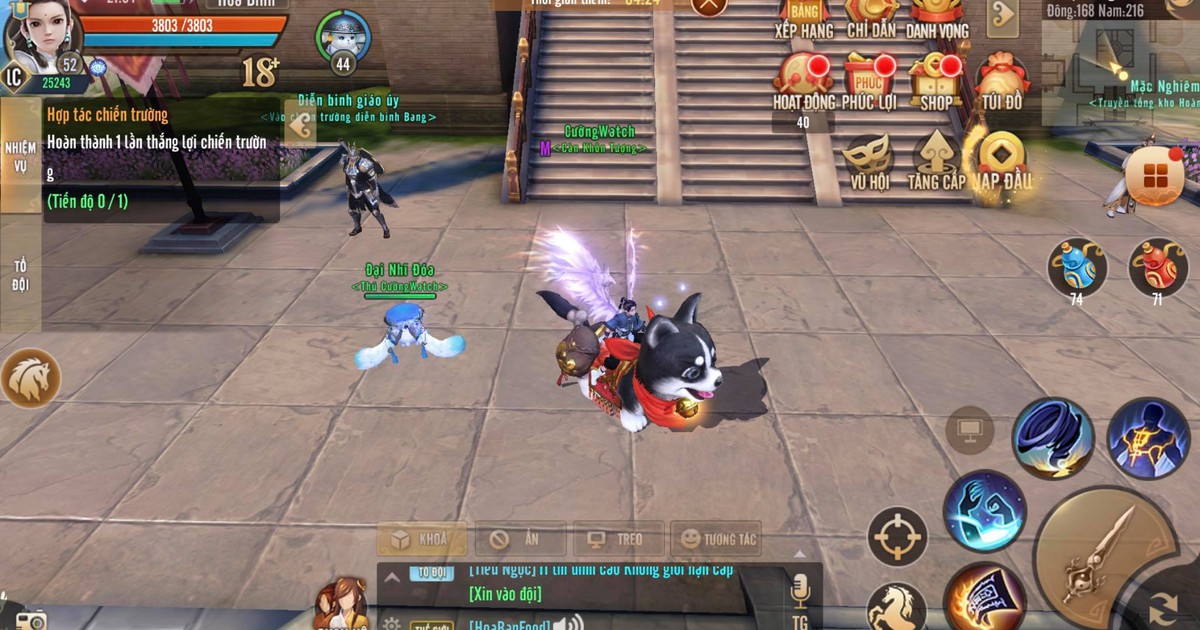
Task: Select the Nhiệm Vụ quest tab
Action: point(20,155)
